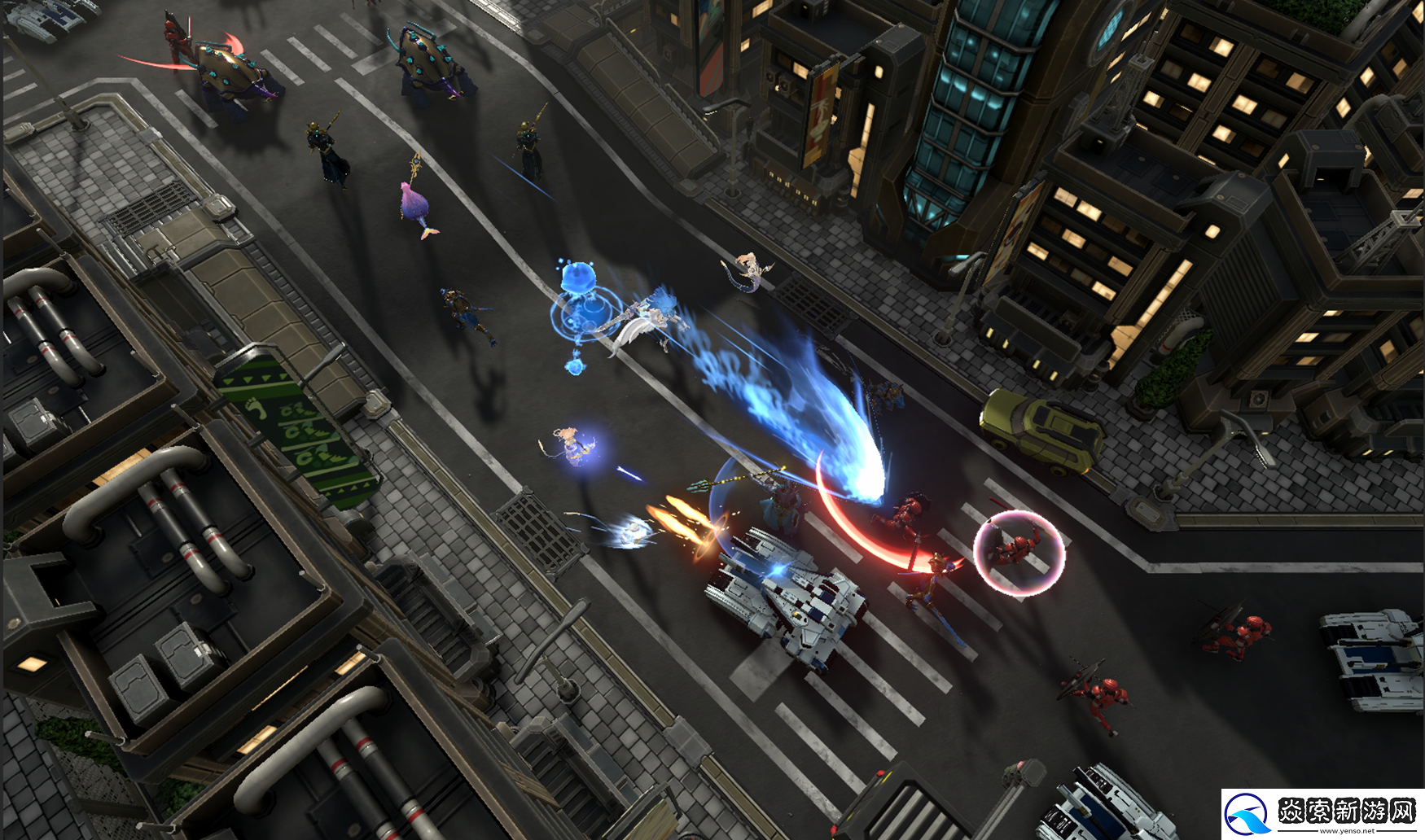Click the 炎索新游网 site logo watermark

coord(1322,813)
